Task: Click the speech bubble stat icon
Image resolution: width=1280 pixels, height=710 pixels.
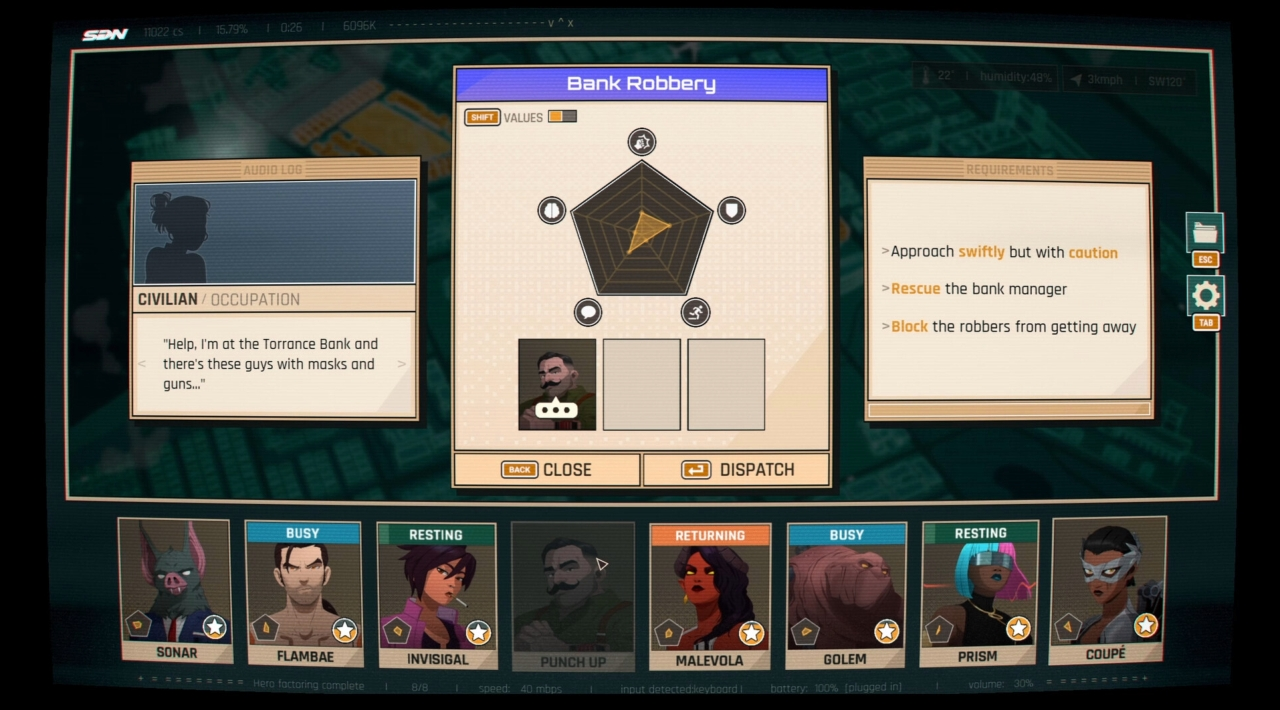Action: pos(588,312)
